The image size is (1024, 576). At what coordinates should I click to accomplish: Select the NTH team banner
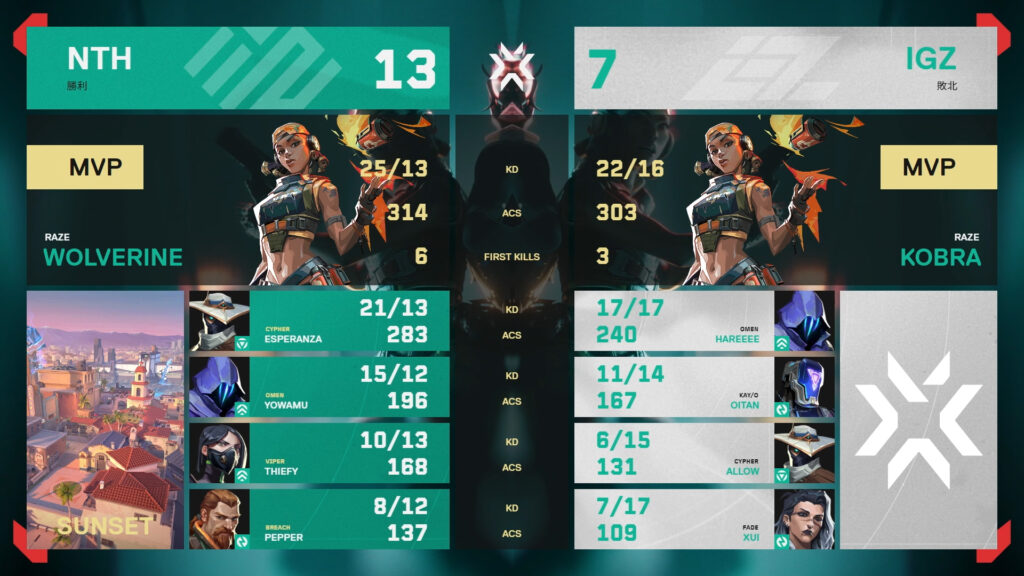click(x=238, y=68)
